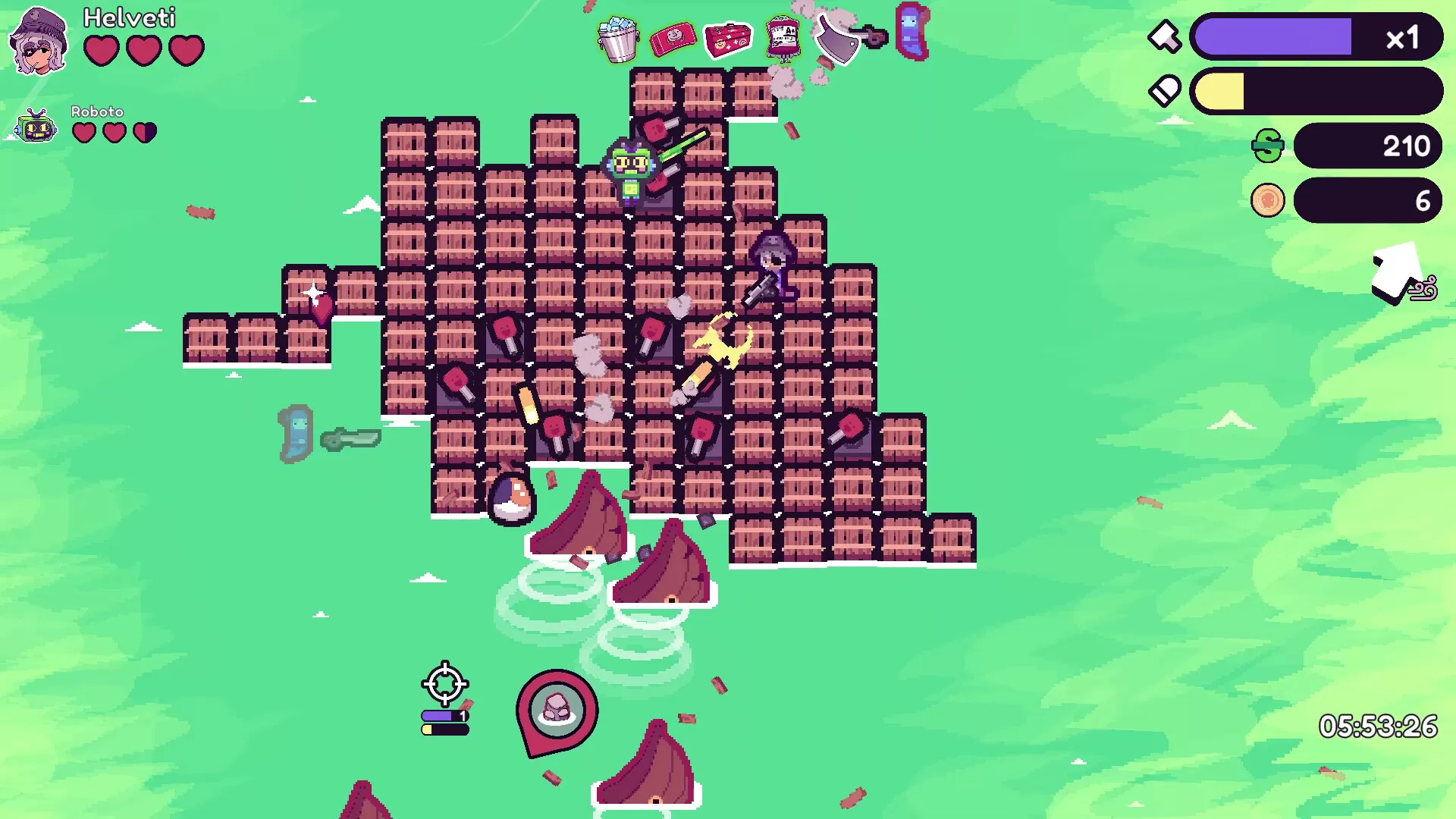Click the orange wood log icon
Screen dimensions: 1456x819
pyautogui.click(x=1268, y=201)
